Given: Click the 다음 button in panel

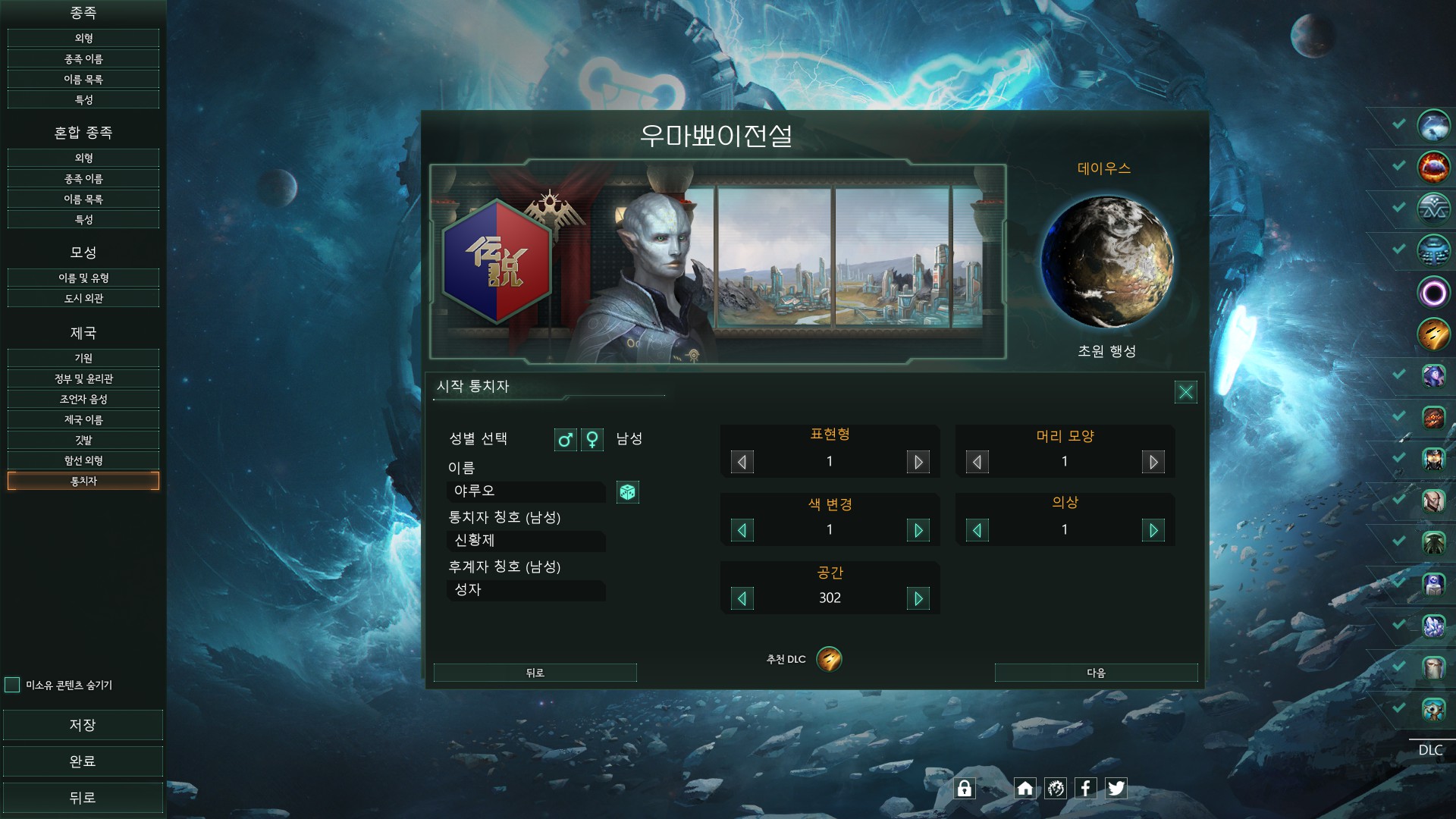Looking at the screenshot, I should coord(1096,673).
